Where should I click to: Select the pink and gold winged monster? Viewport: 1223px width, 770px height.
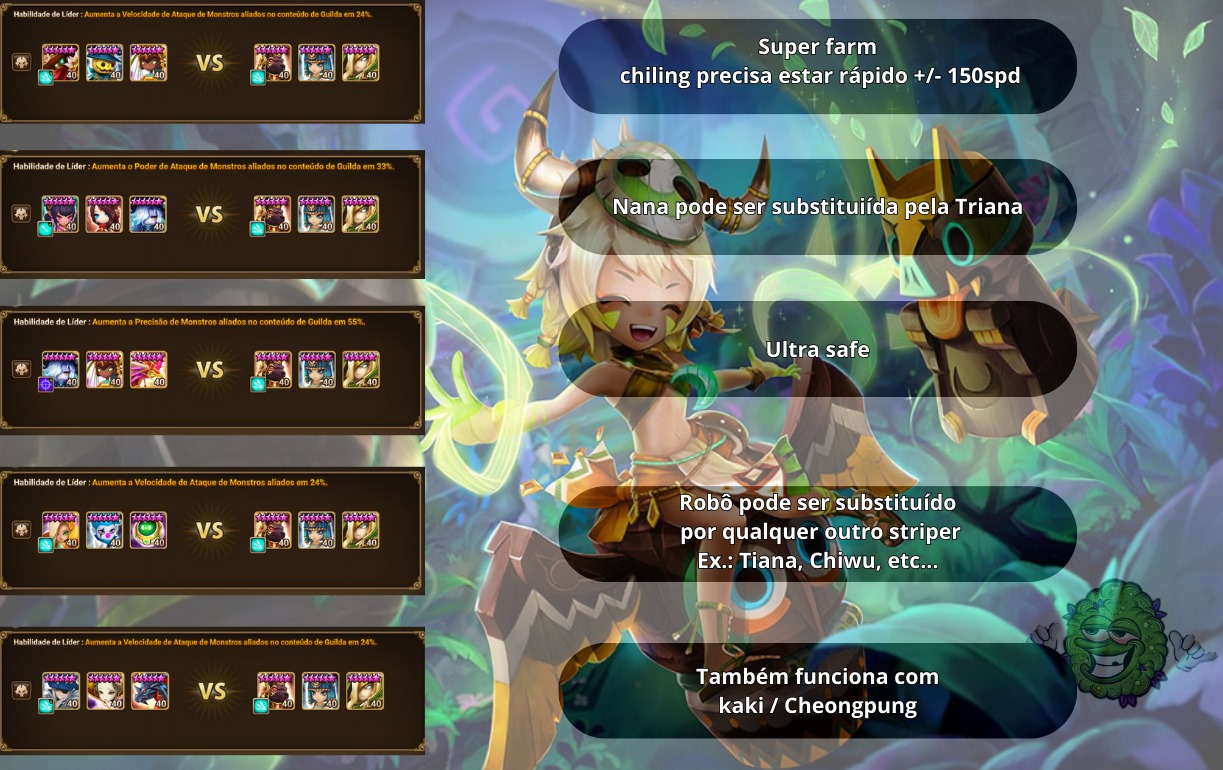(x=148, y=369)
